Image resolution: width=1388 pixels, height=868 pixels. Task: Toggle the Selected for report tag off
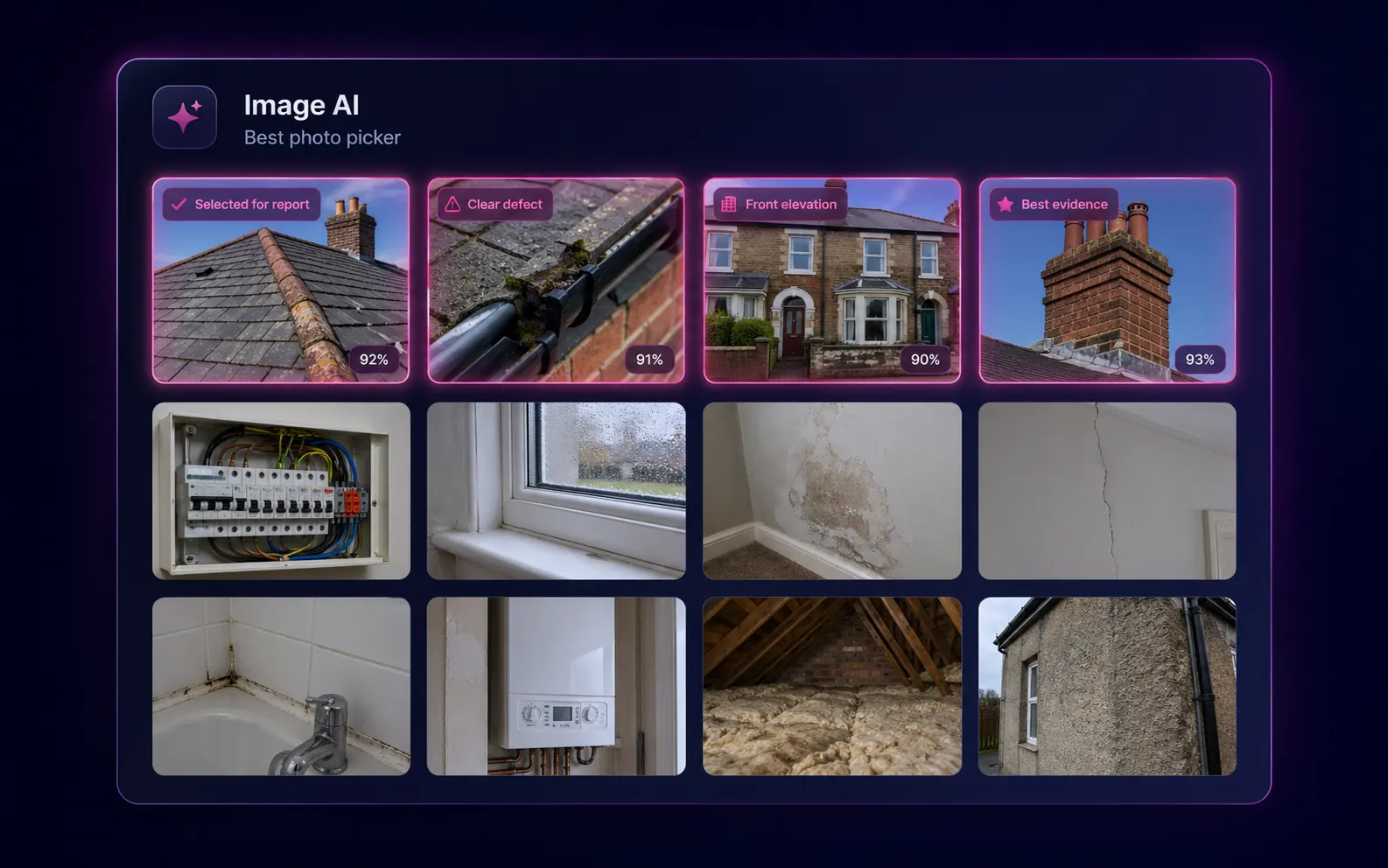coord(241,204)
